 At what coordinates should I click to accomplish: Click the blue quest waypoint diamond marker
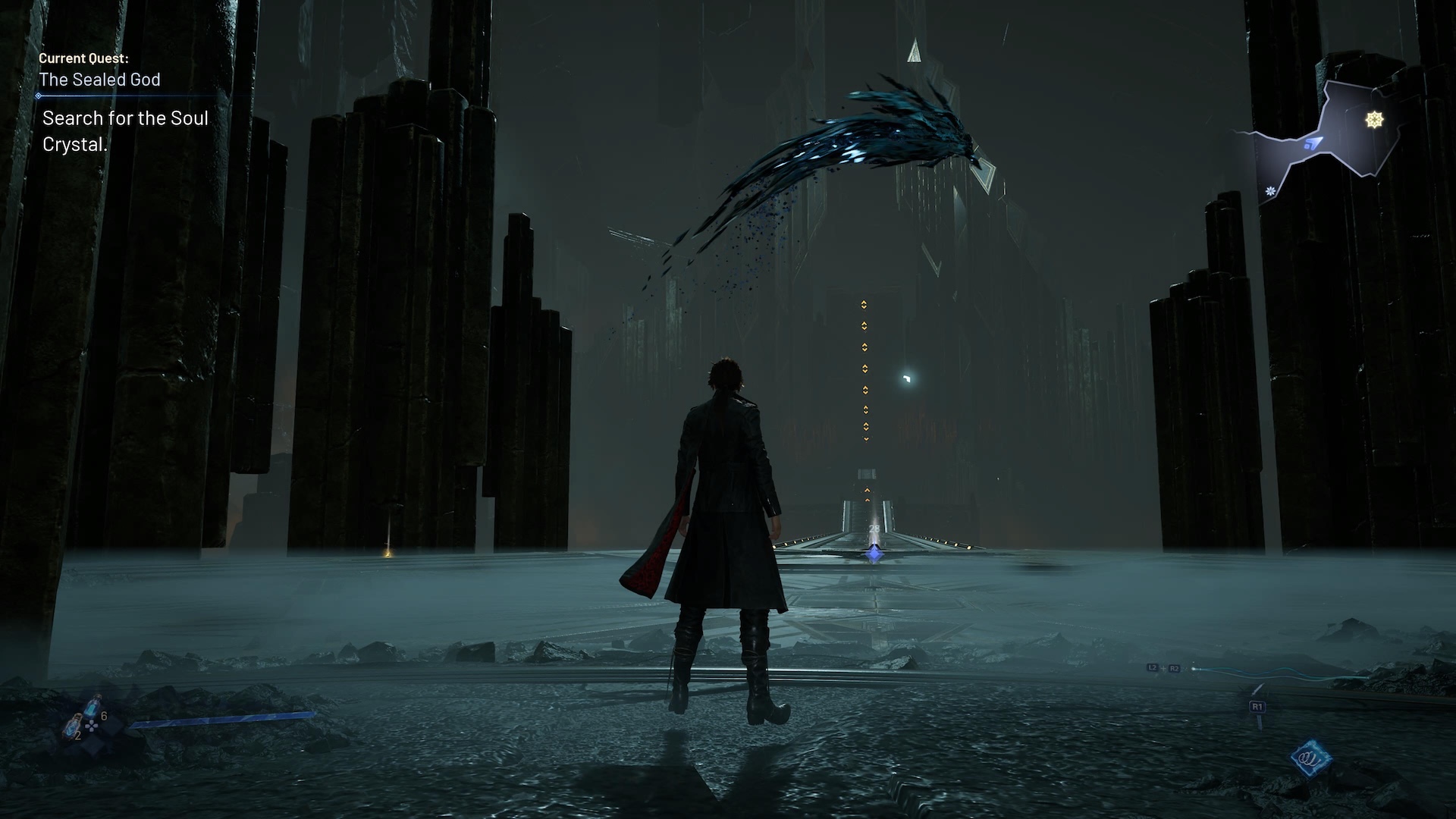tap(874, 554)
